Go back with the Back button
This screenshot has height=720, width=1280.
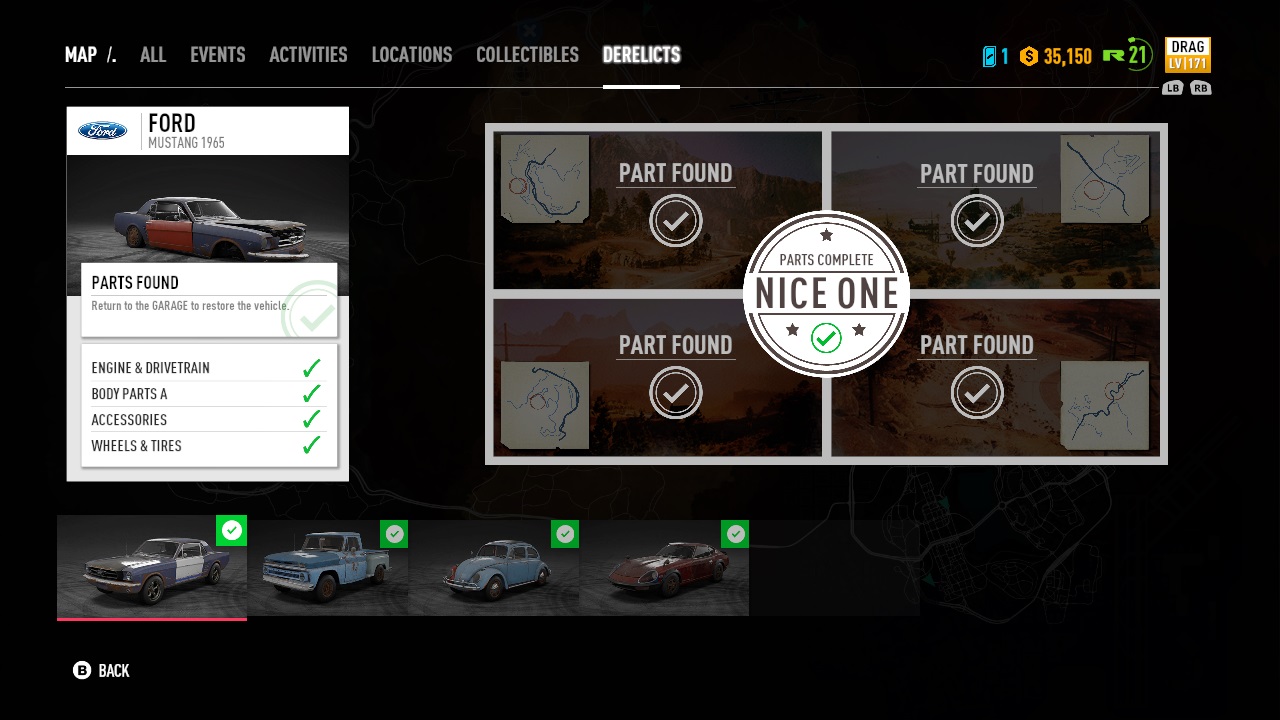(102, 670)
